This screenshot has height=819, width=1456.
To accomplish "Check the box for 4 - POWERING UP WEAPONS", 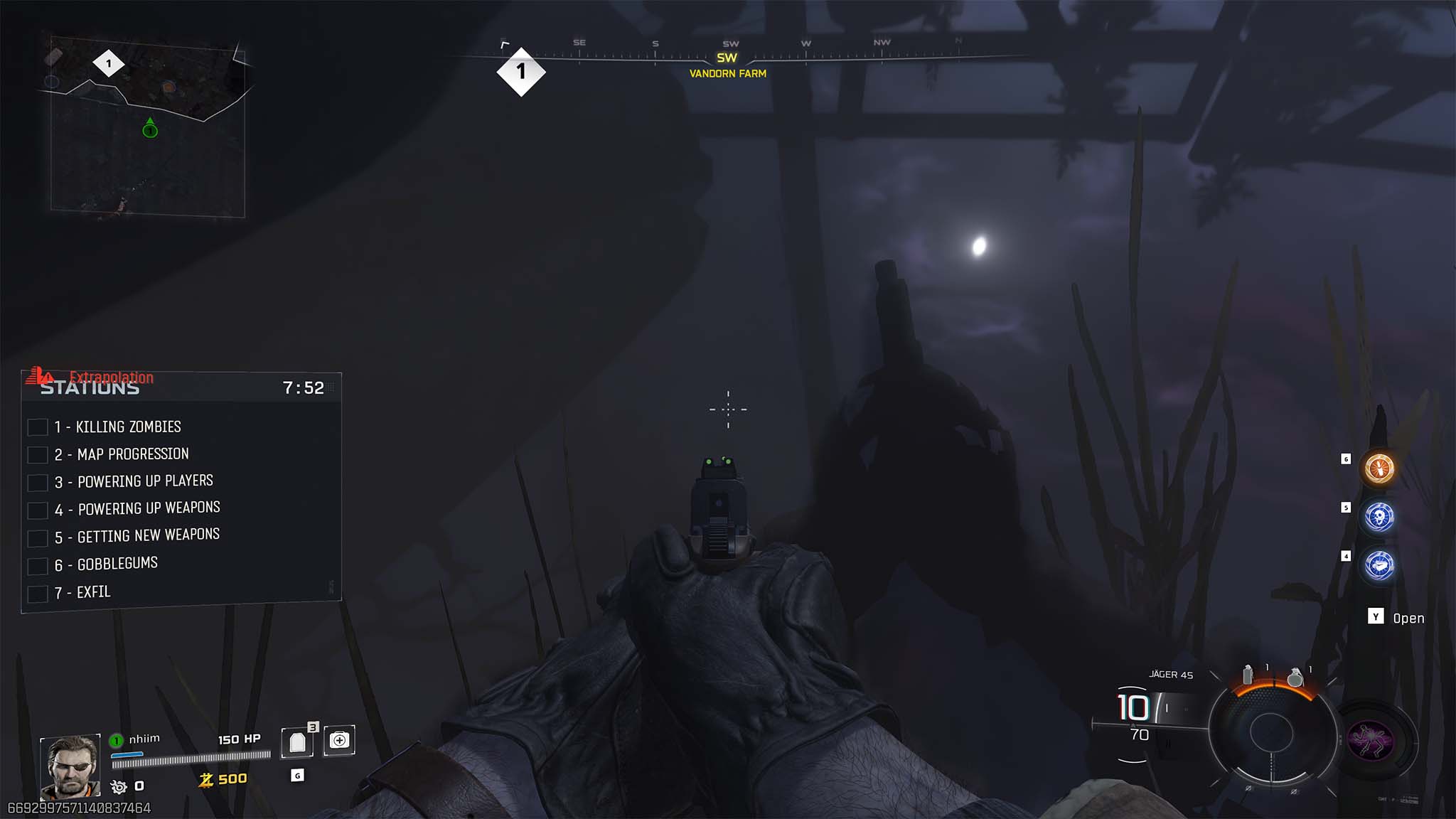I will coord(37,510).
